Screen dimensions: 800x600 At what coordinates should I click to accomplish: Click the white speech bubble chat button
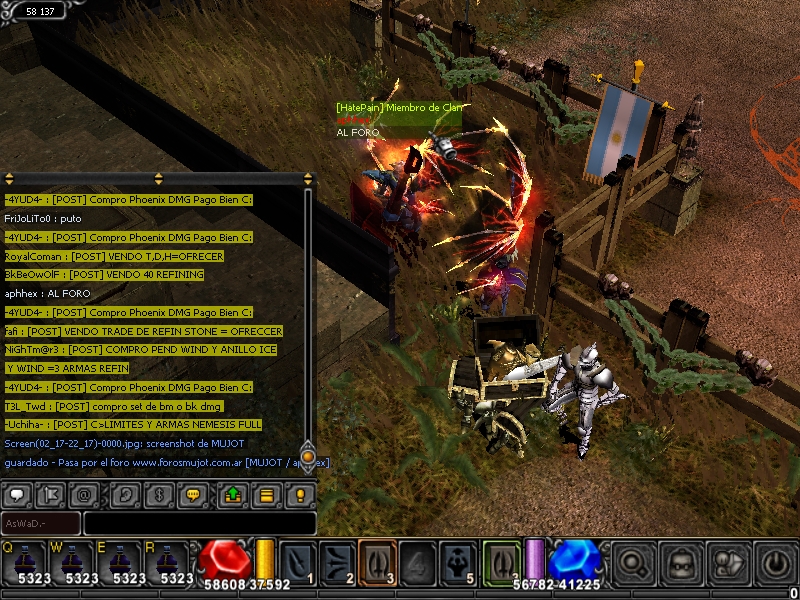tap(18, 494)
